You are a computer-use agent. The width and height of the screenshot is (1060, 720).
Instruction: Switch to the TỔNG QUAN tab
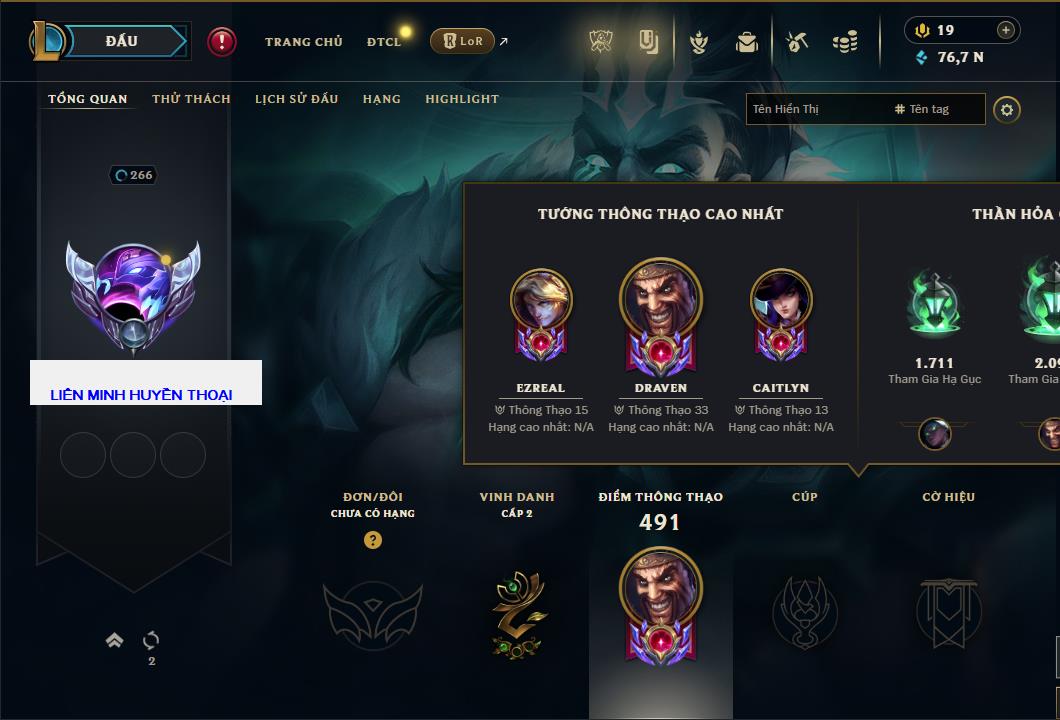[x=88, y=99]
